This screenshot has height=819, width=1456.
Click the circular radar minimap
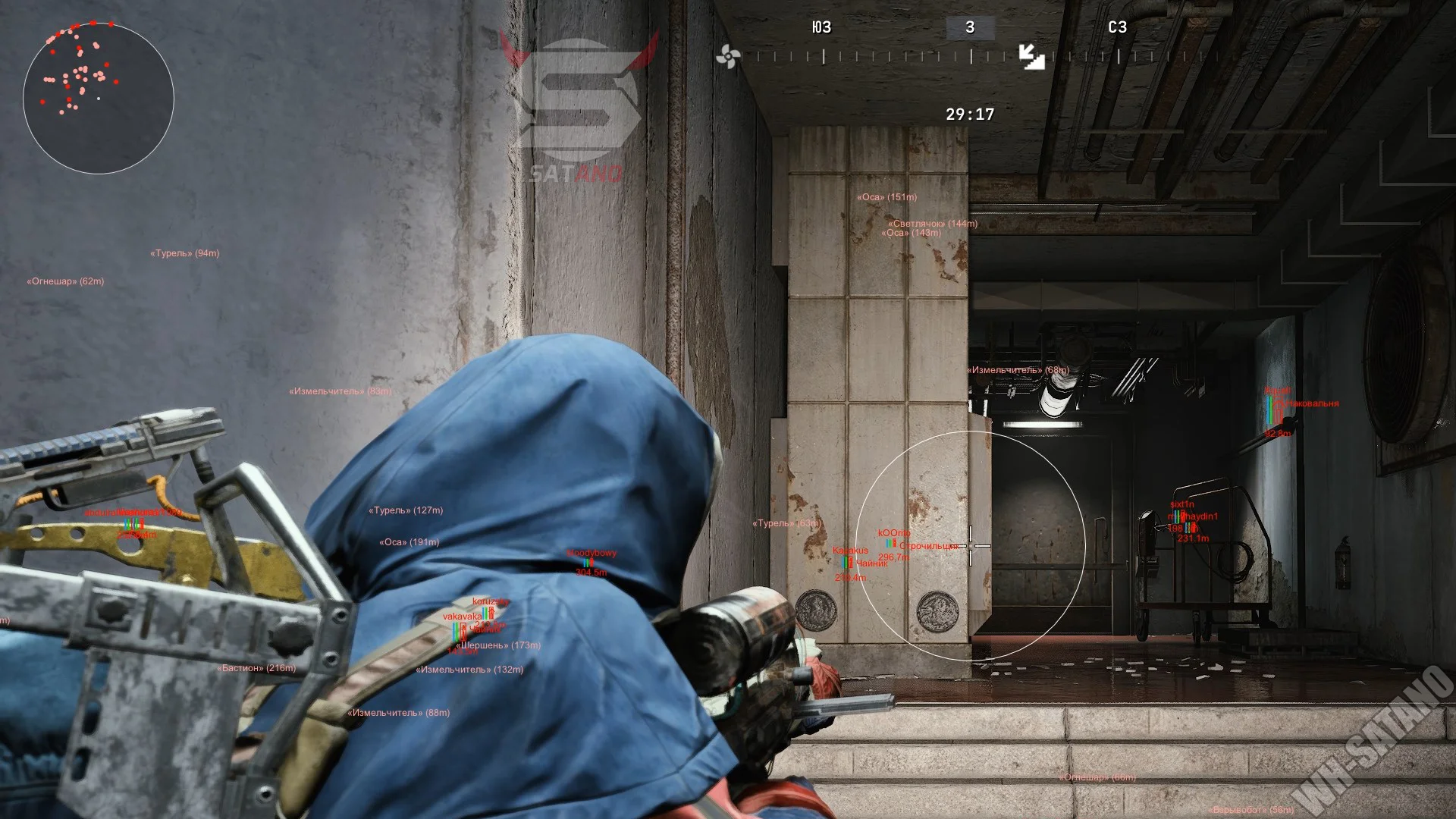coord(99,99)
